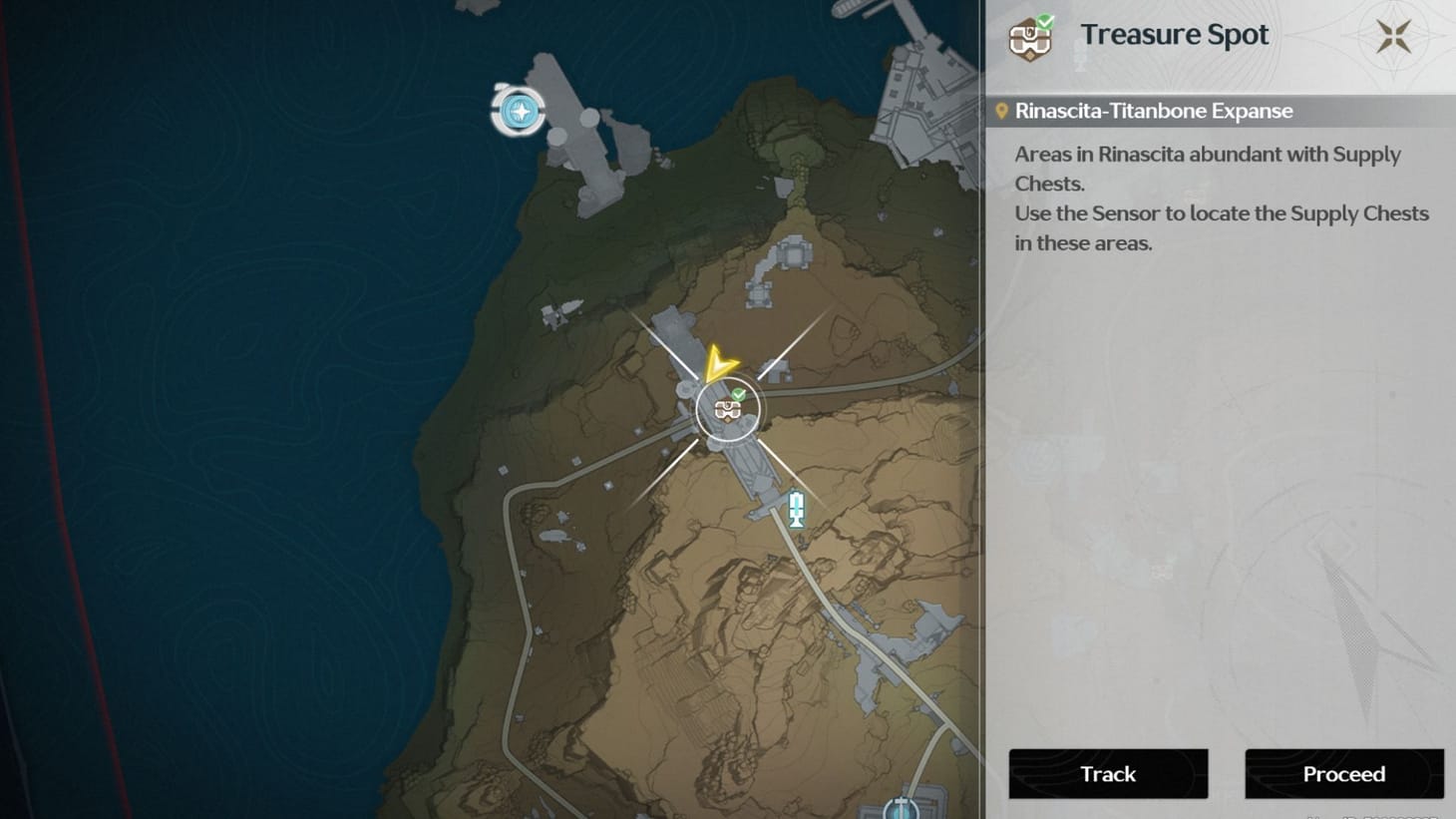
Task: Toggle the green checkmark on the chest map marker
Action: (x=738, y=392)
